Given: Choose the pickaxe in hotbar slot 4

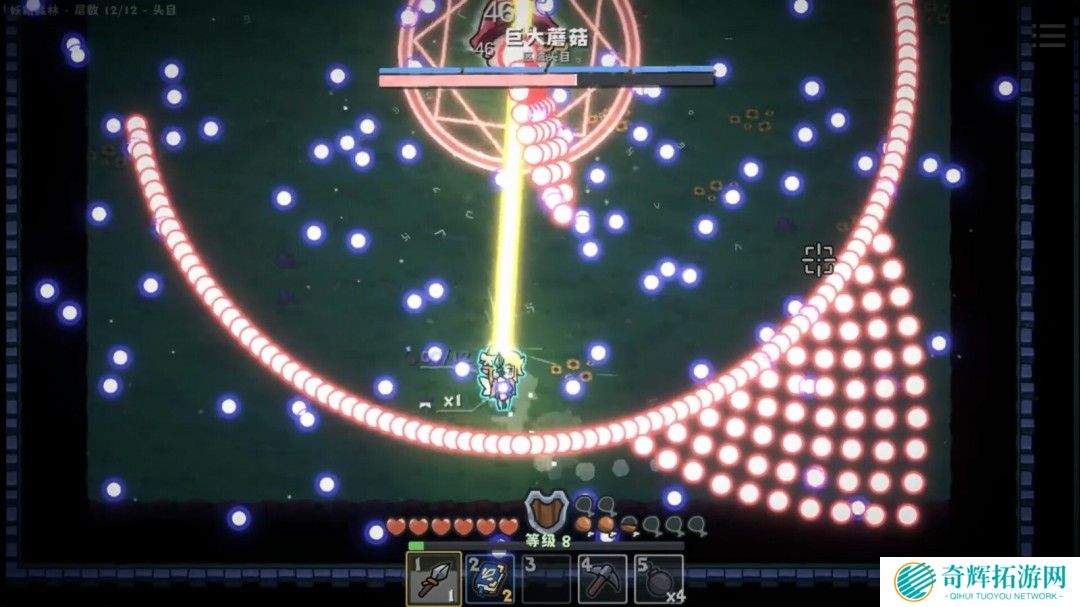Looking at the screenshot, I should (x=603, y=578).
